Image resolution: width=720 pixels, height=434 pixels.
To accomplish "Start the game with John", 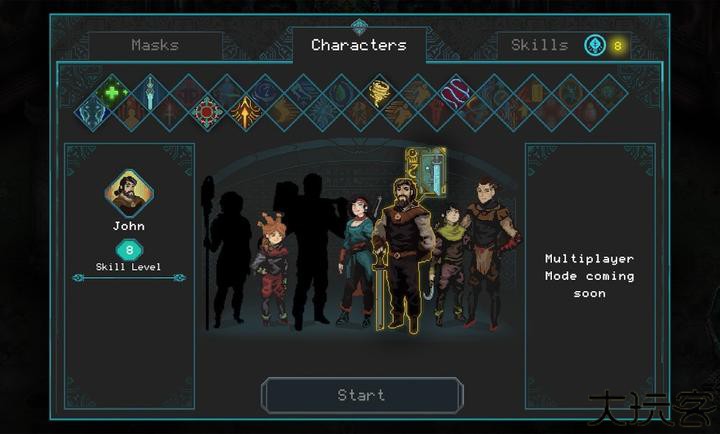I will pos(362,395).
